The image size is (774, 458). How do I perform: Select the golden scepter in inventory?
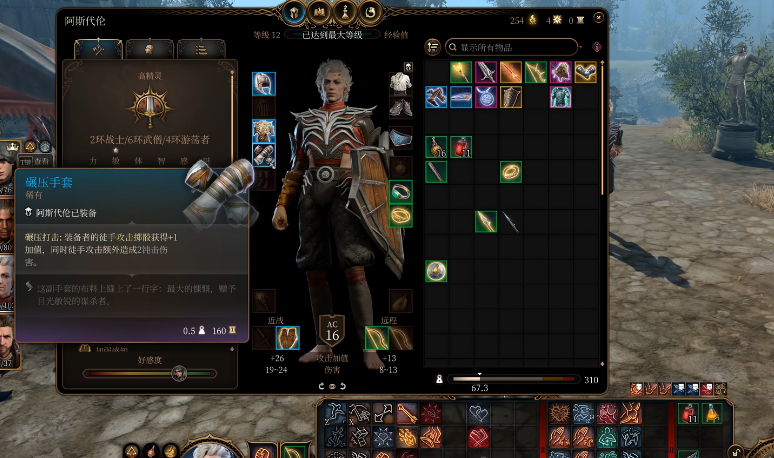point(460,72)
